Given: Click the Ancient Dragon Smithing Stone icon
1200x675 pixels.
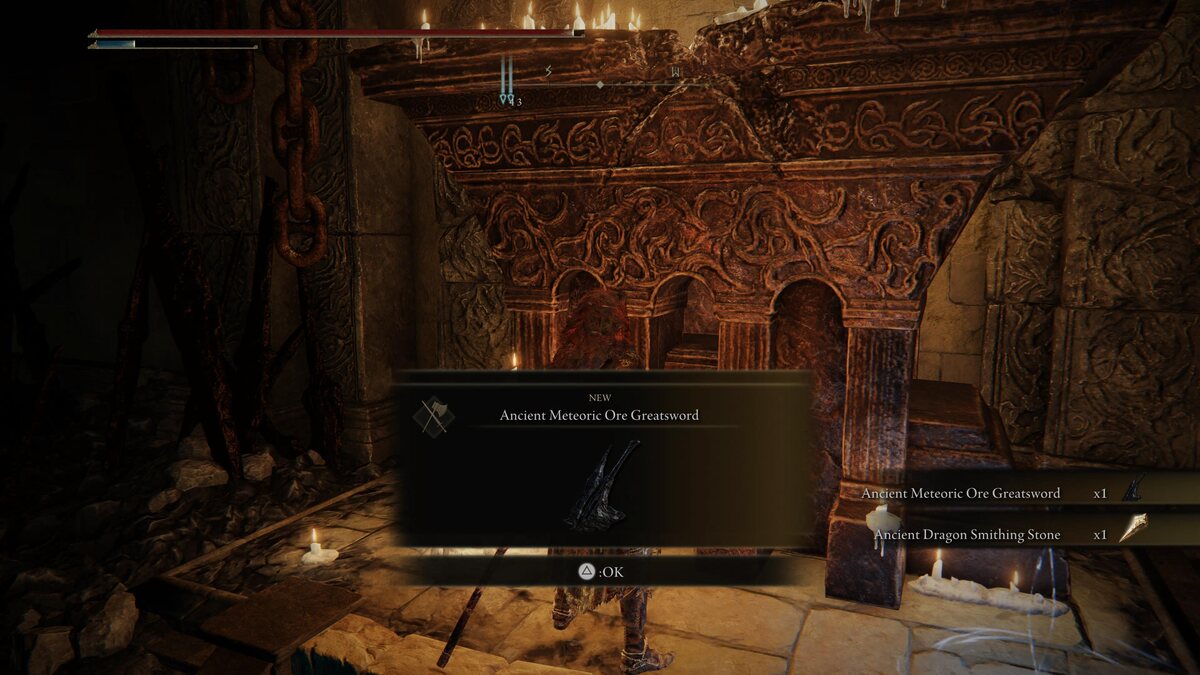Looking at the screenshot, I should click(1132, 529).
